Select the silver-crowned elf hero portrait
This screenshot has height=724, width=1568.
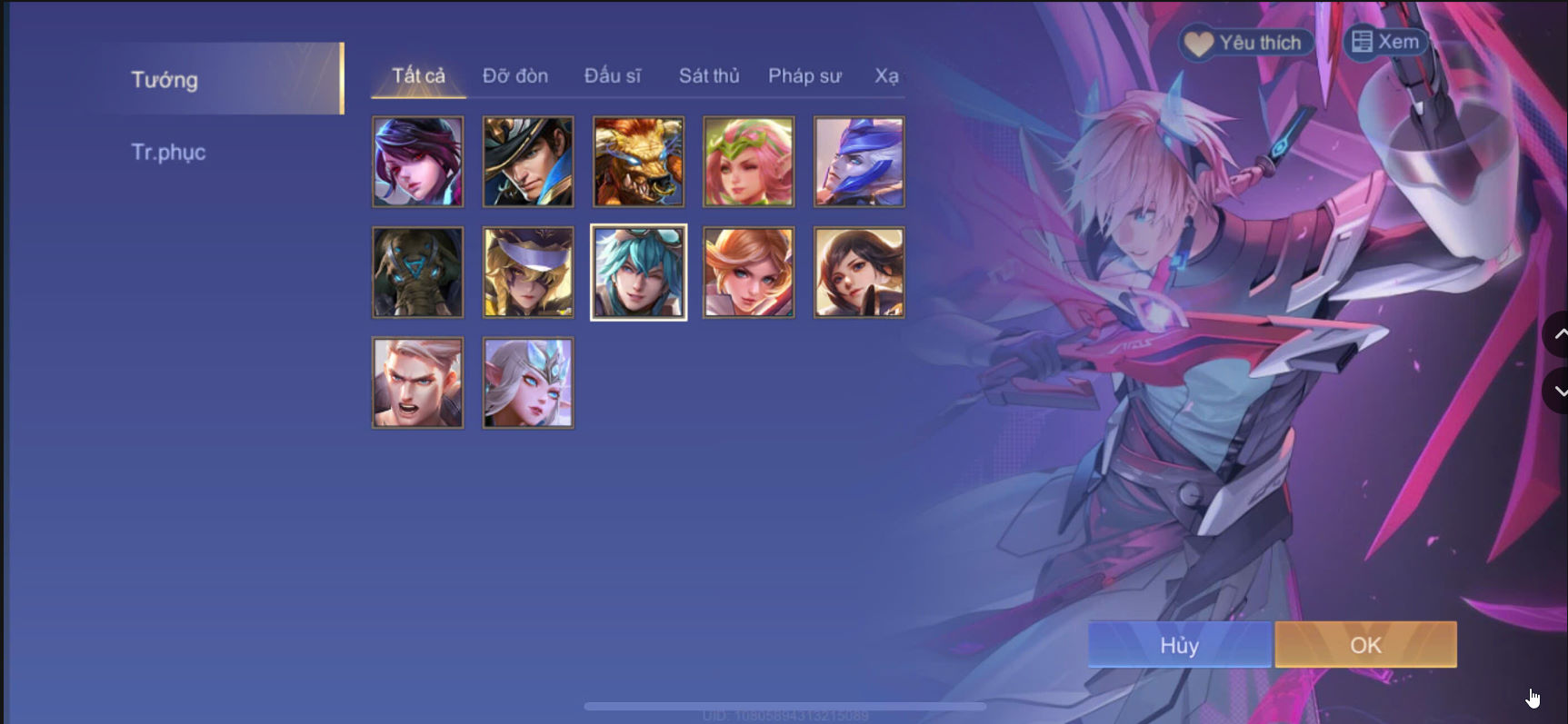(x=527, y=382)
